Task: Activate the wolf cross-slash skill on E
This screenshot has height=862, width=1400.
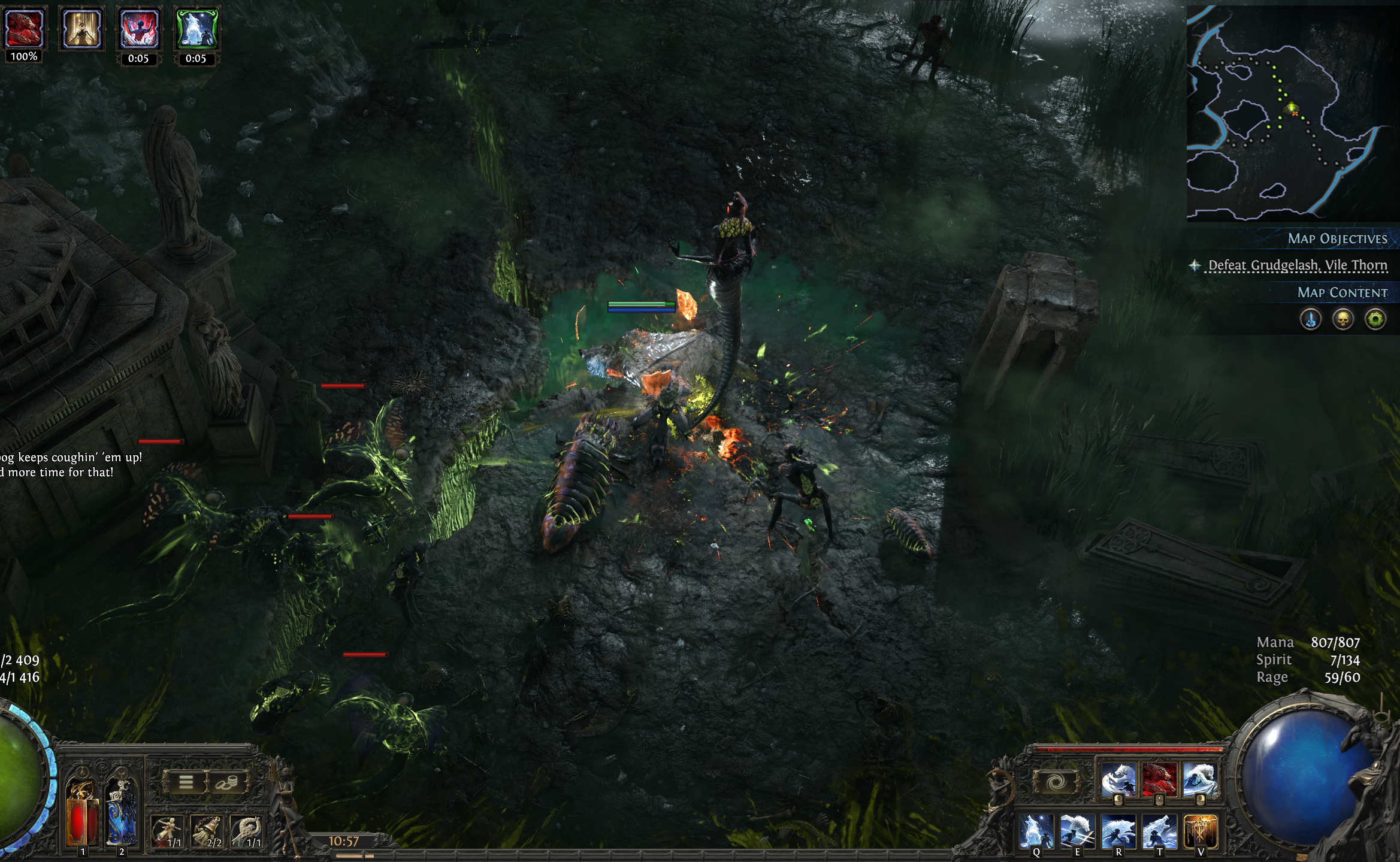Action: click(1077, 832)
